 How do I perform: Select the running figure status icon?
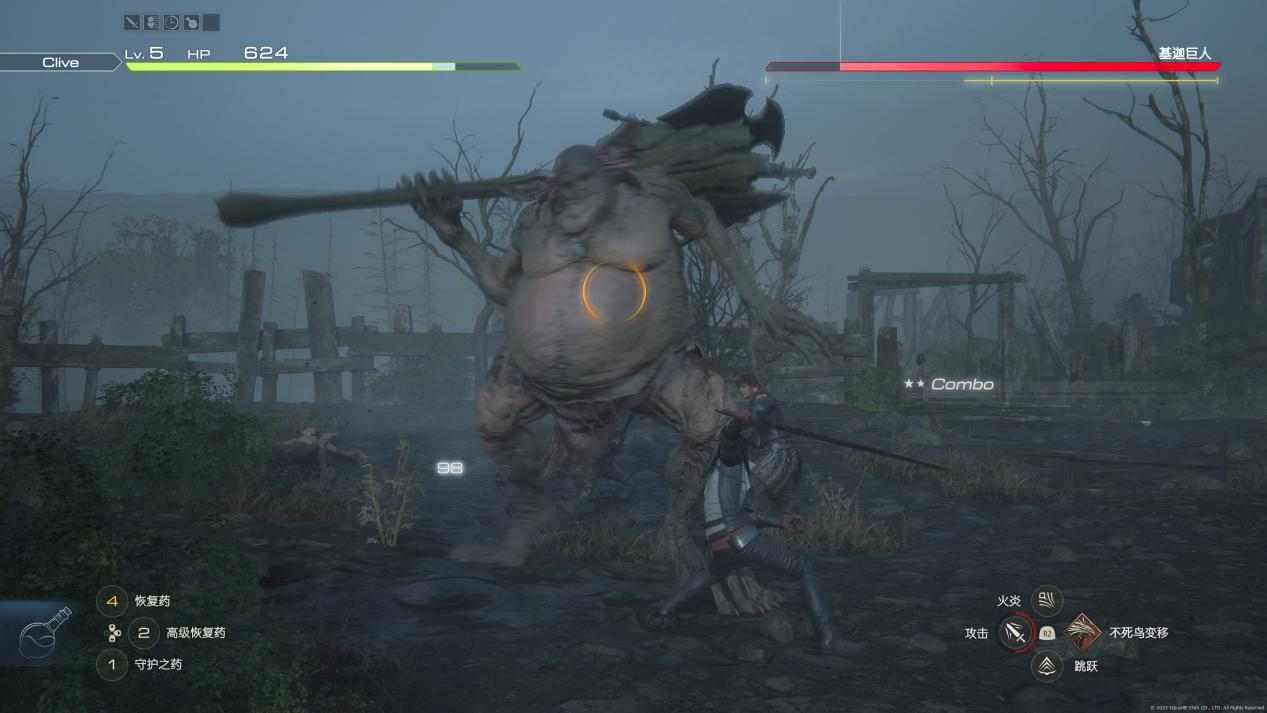(151, 22)
